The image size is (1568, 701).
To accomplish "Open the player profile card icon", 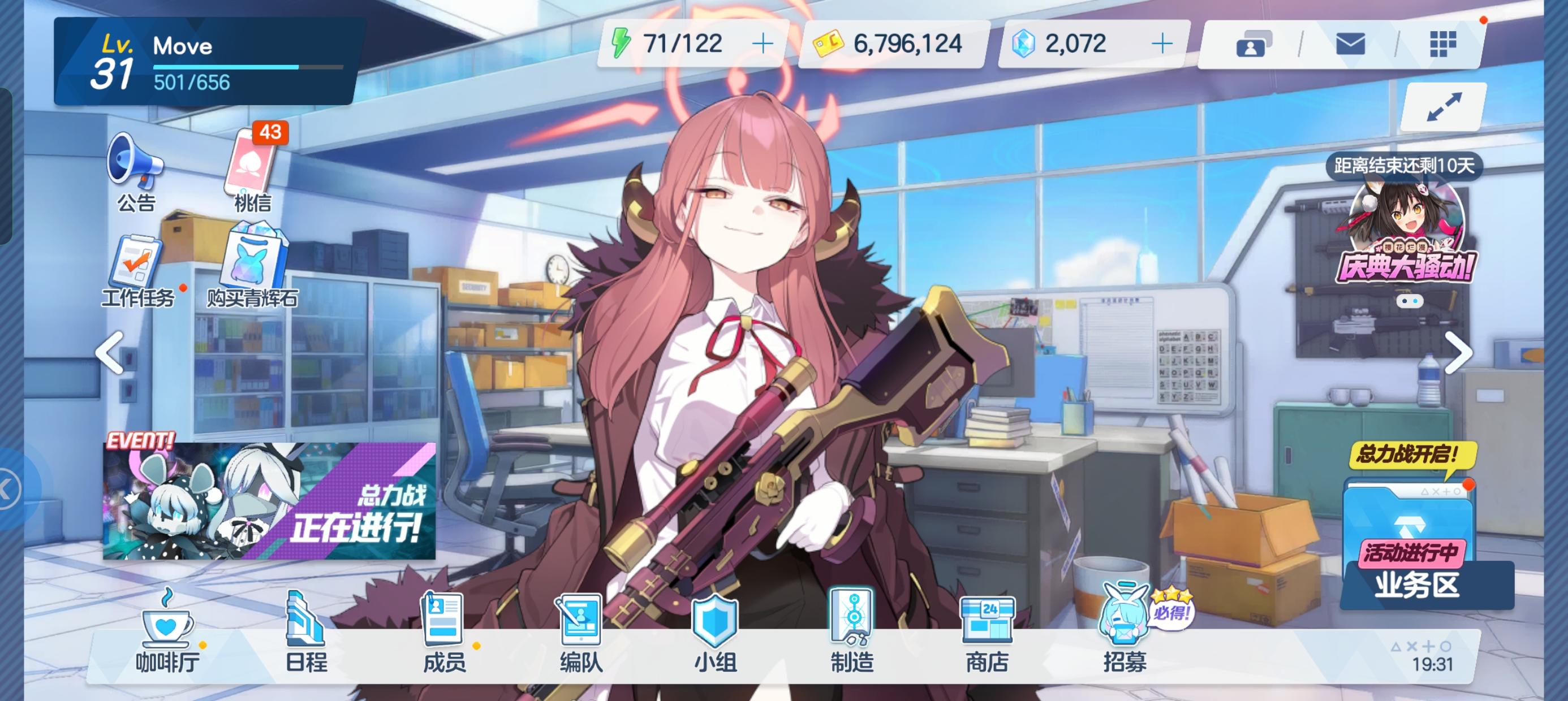I will (1252, 44).
